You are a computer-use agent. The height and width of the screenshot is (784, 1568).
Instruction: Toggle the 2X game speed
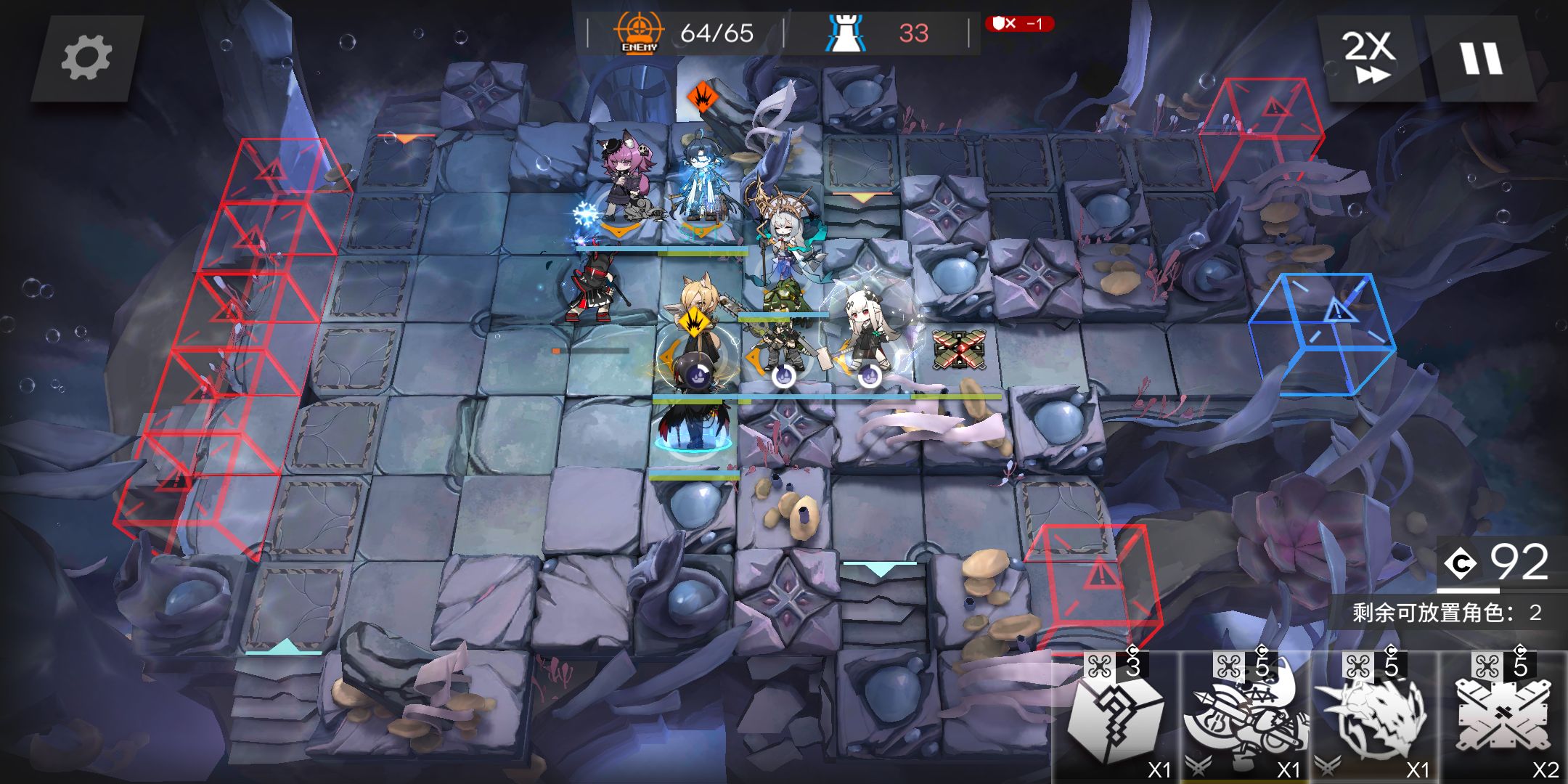1368,57
